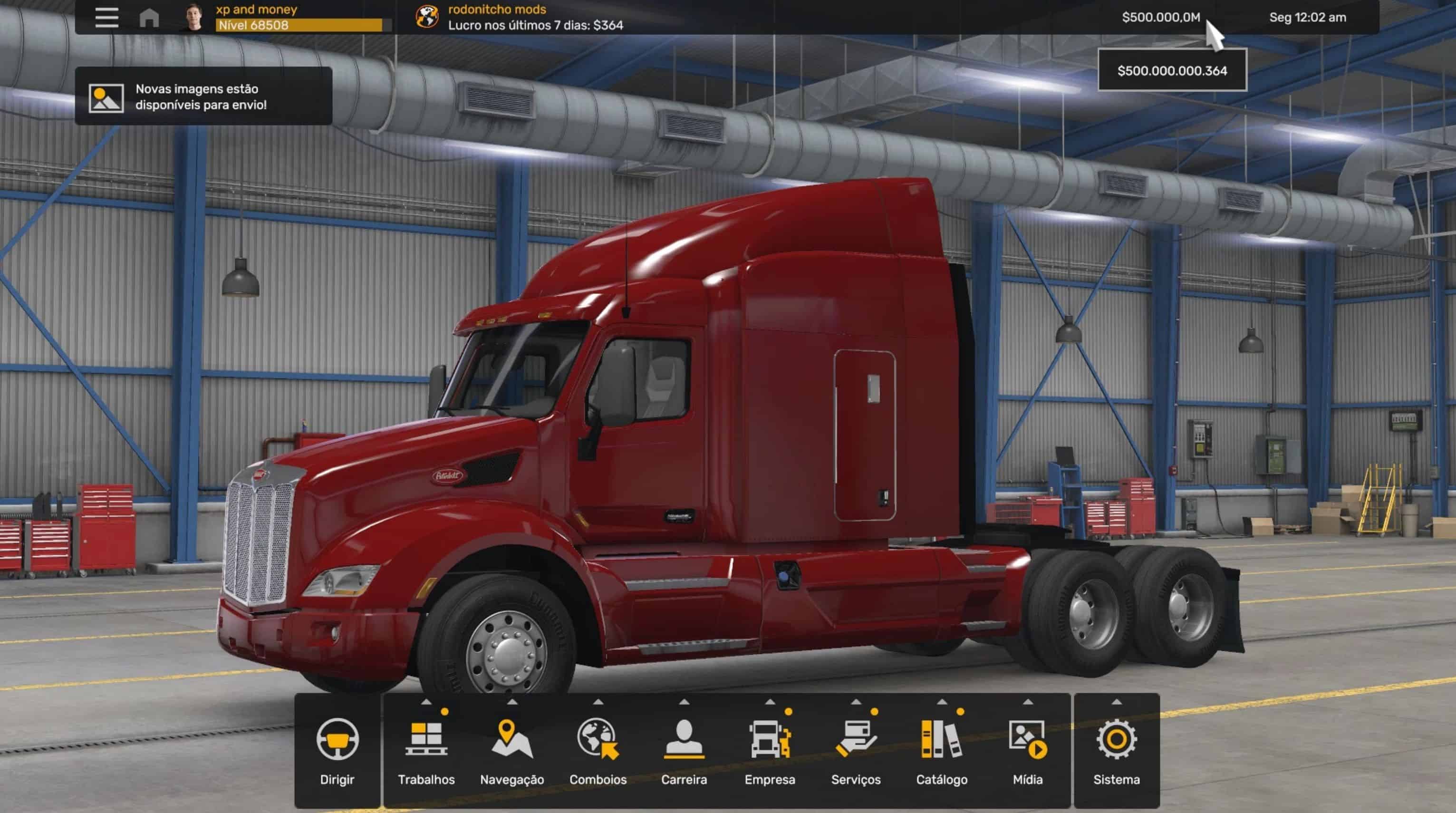Screen dimensions: 1456x813
Task: Show the Carreira career menu
Action: tap(684, 750)
